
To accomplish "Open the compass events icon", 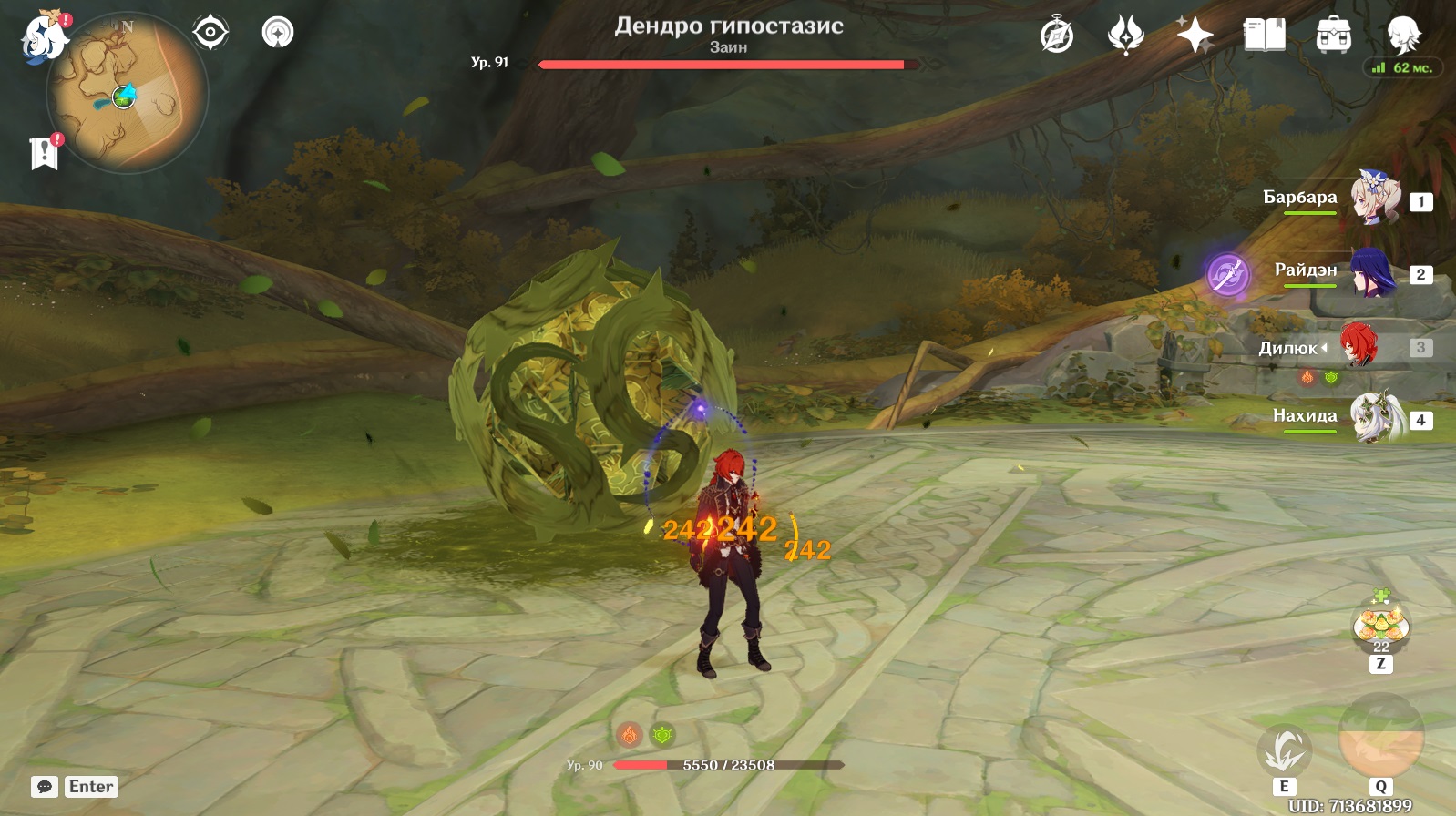I will click(x=1057, y=36).
